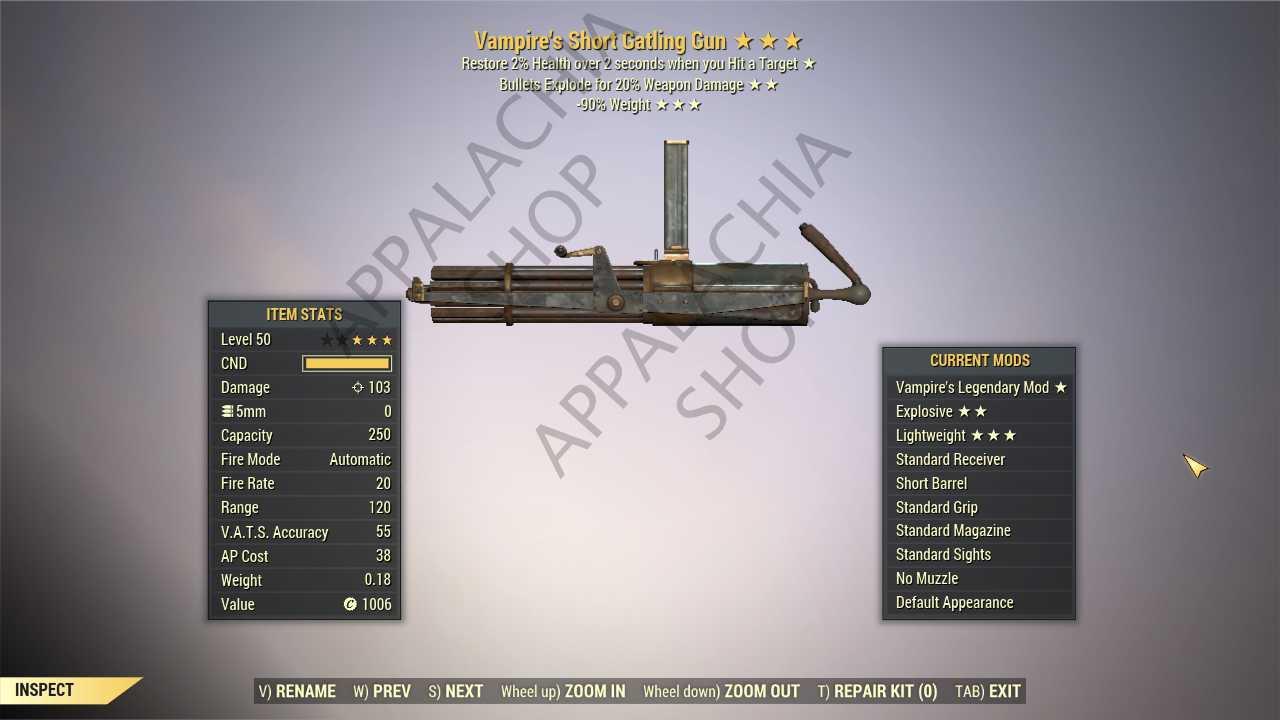Viewport: 1280px width, 720px height.
Task: Go to the previous item with PREV
Action: point(382,691)
